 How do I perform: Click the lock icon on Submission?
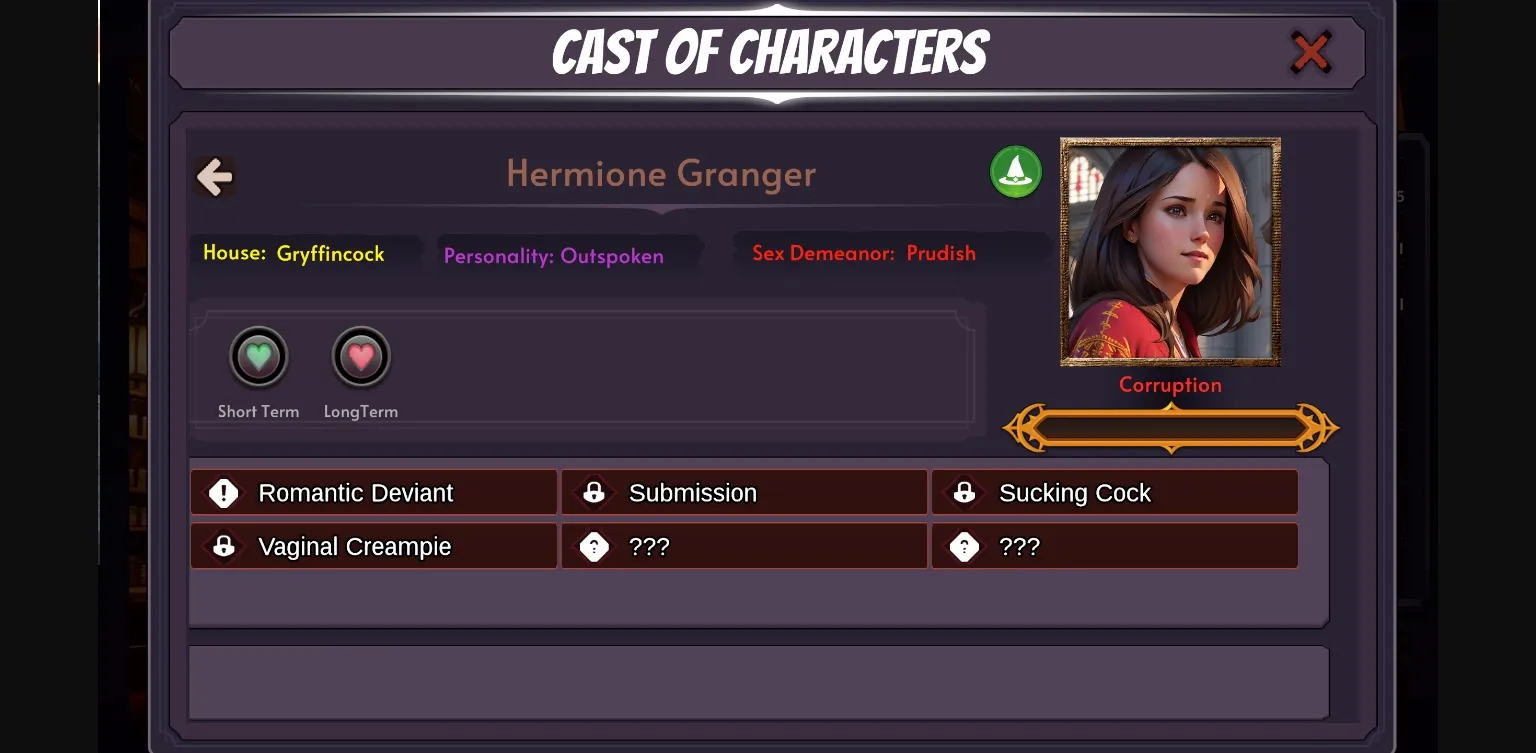click(594, 492)
